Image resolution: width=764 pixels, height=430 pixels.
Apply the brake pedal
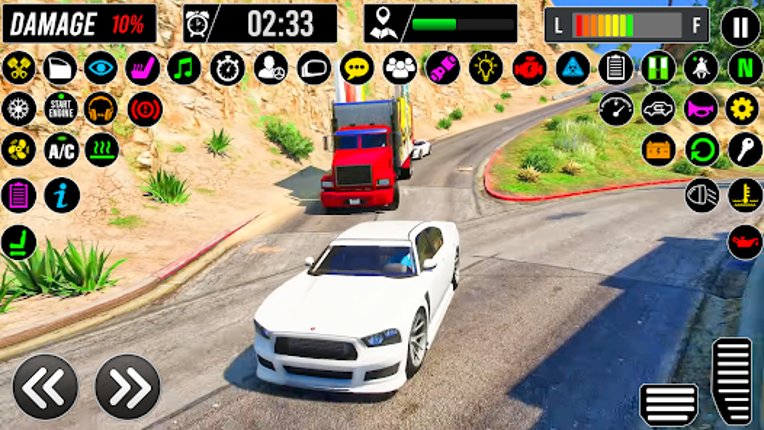[669, 403]
